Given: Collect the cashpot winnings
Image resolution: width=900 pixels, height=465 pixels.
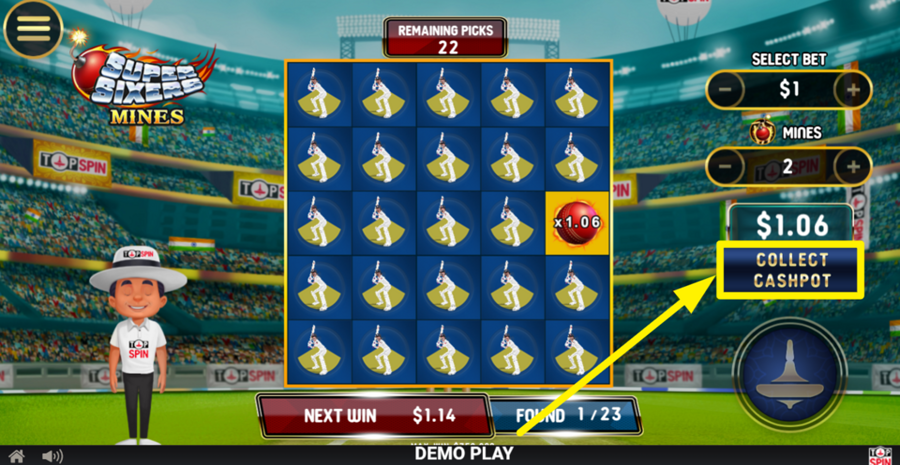Looking at the screenshot, I should [x=792, y=270].
